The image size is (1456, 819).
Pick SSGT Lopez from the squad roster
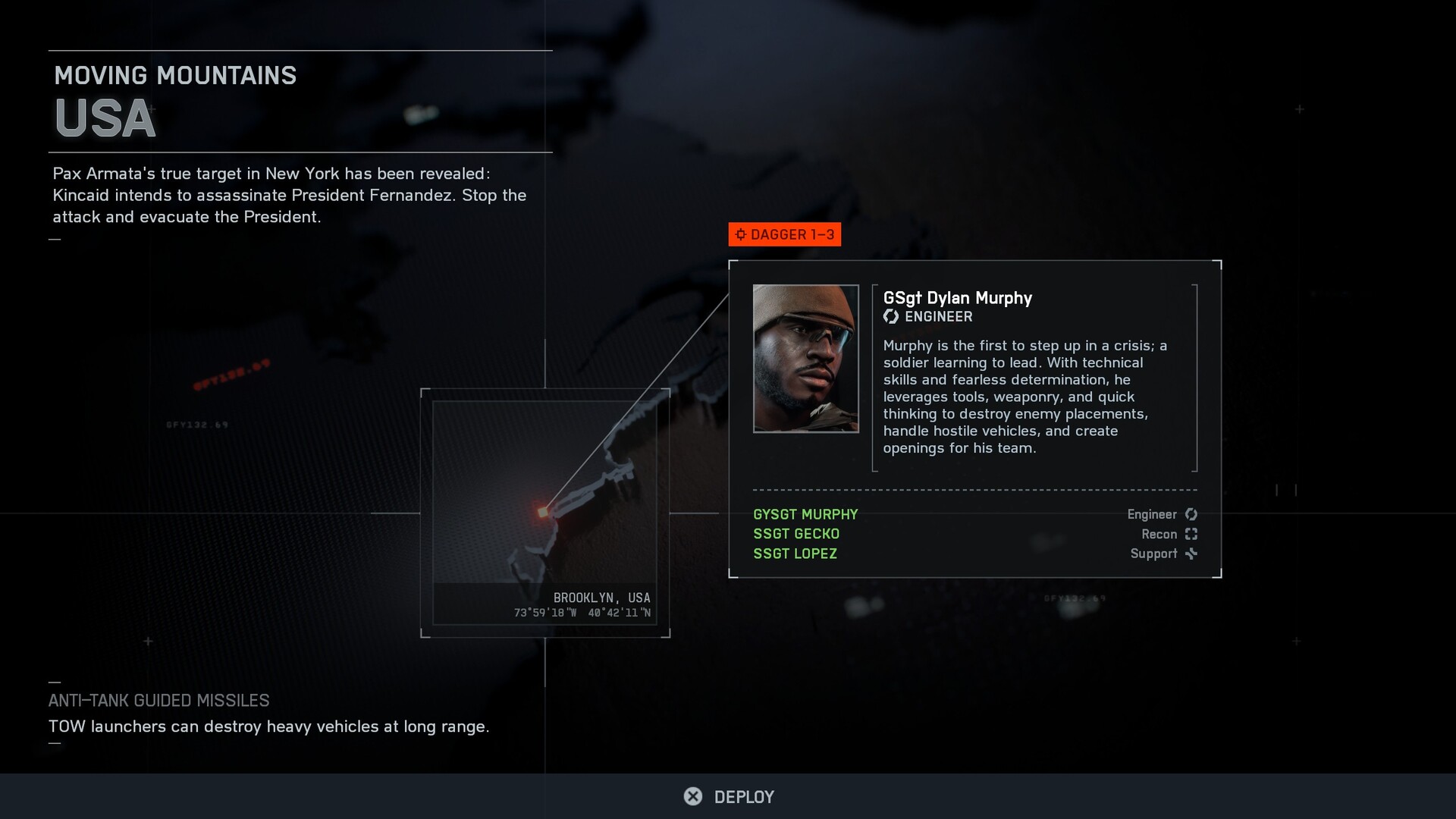pyautogui.click(x=795, y=554)
